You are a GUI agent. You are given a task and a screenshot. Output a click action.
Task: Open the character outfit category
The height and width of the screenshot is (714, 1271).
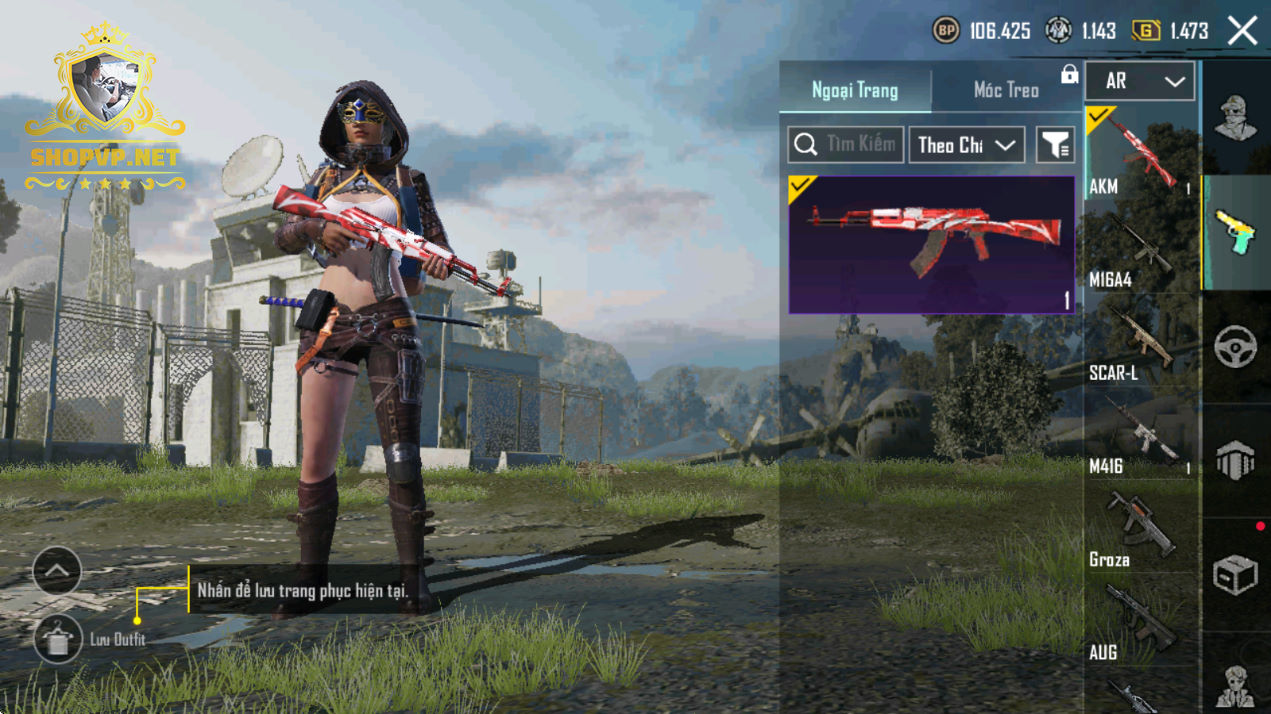1236,118
